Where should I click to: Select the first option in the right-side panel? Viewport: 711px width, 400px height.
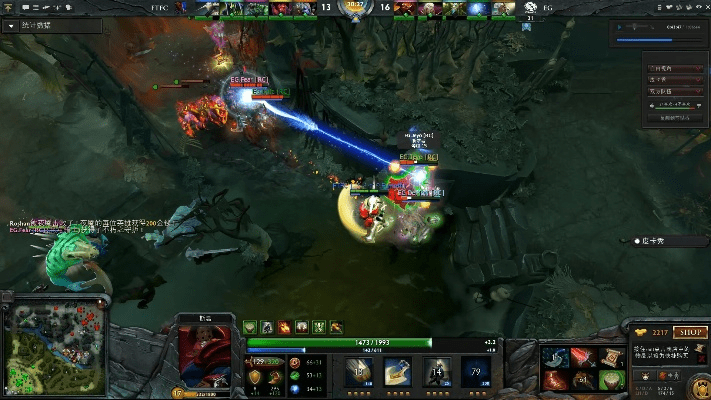[x=672, y=69]
